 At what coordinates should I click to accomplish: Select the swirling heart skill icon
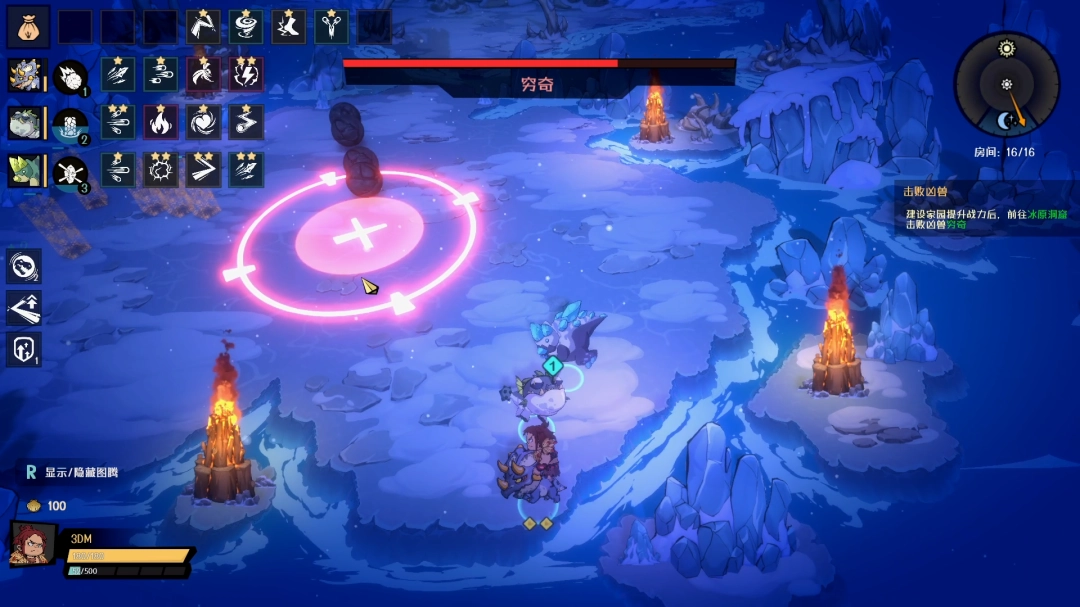pyautogui.click(x=204, y=122)
